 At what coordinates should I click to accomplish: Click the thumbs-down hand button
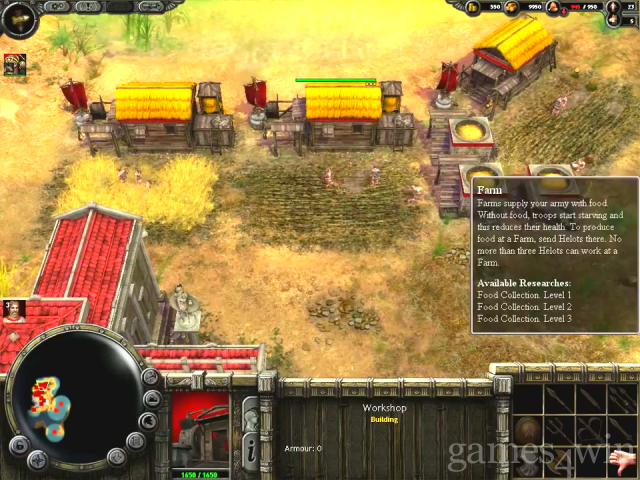(622, 462)
